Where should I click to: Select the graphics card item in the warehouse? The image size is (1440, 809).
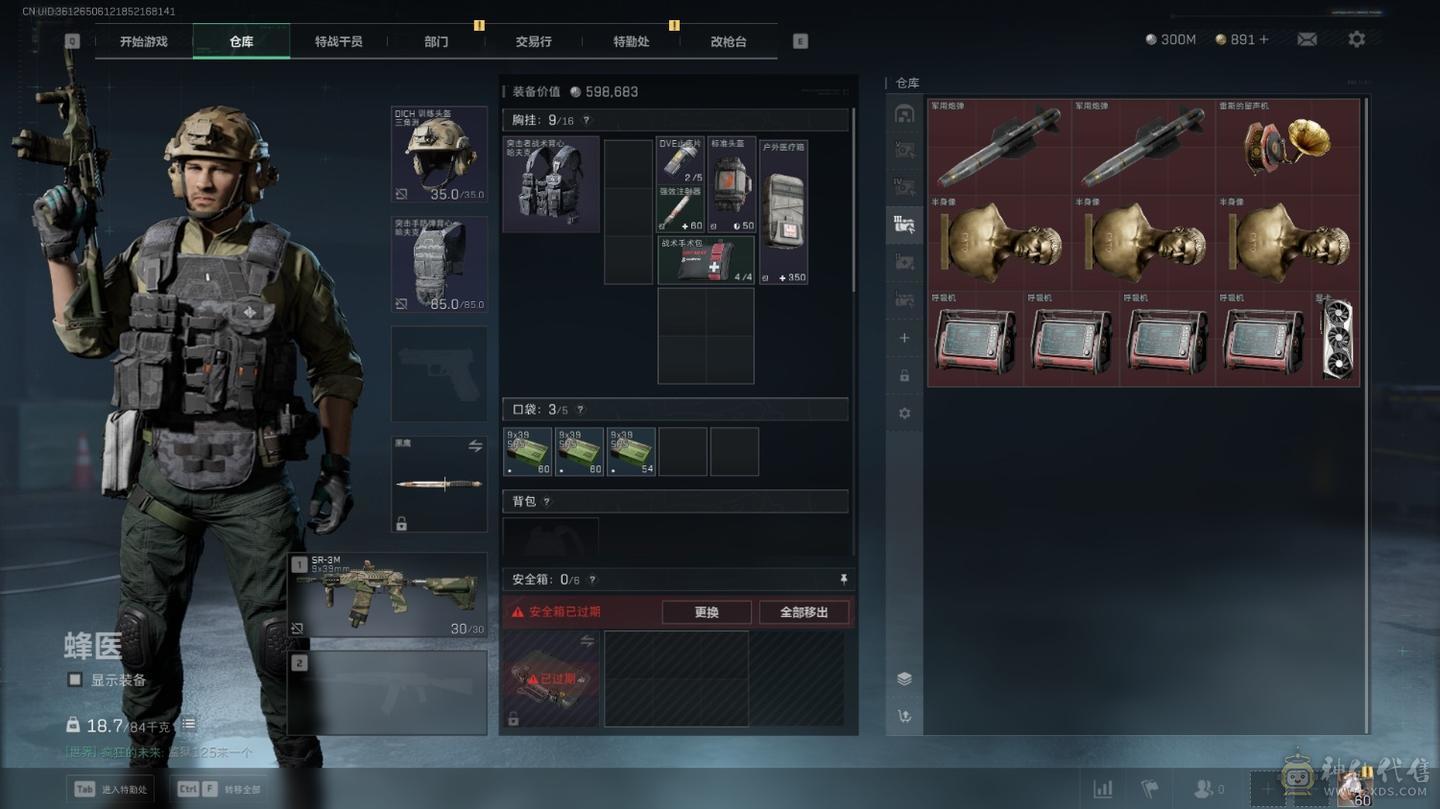pos(1337,338)
